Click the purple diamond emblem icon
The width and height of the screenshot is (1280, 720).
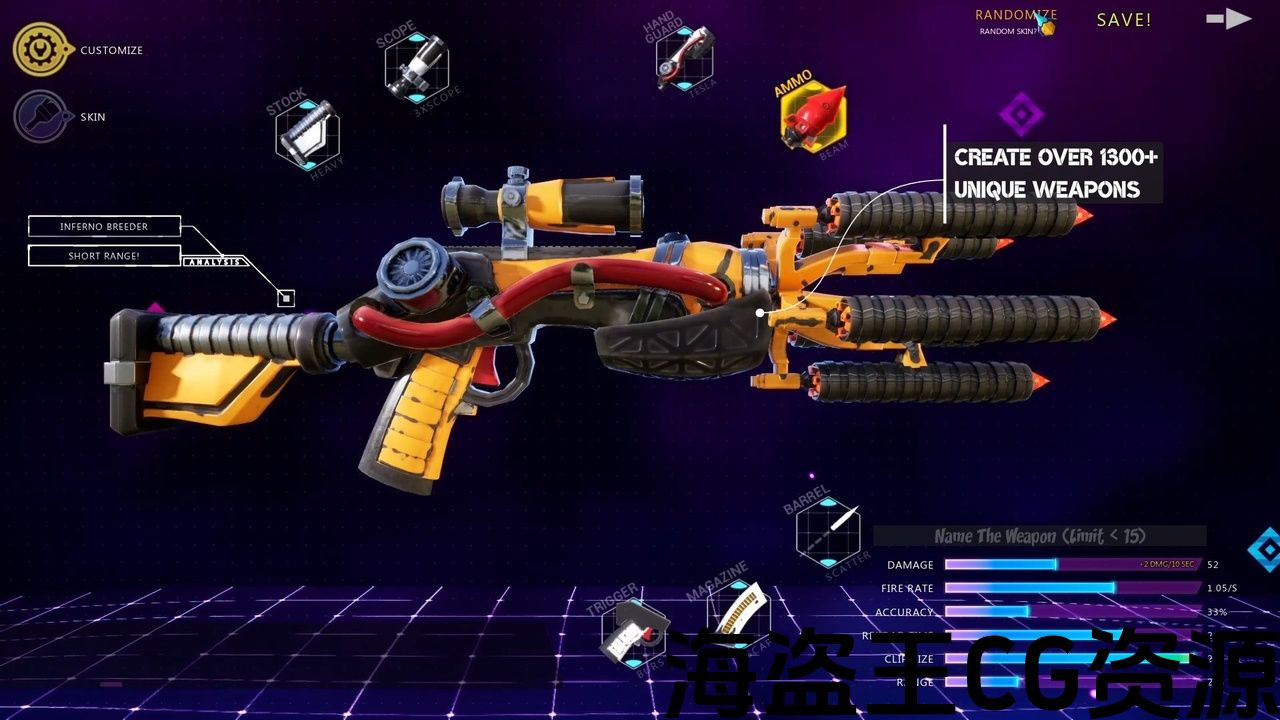[1021, 114]
